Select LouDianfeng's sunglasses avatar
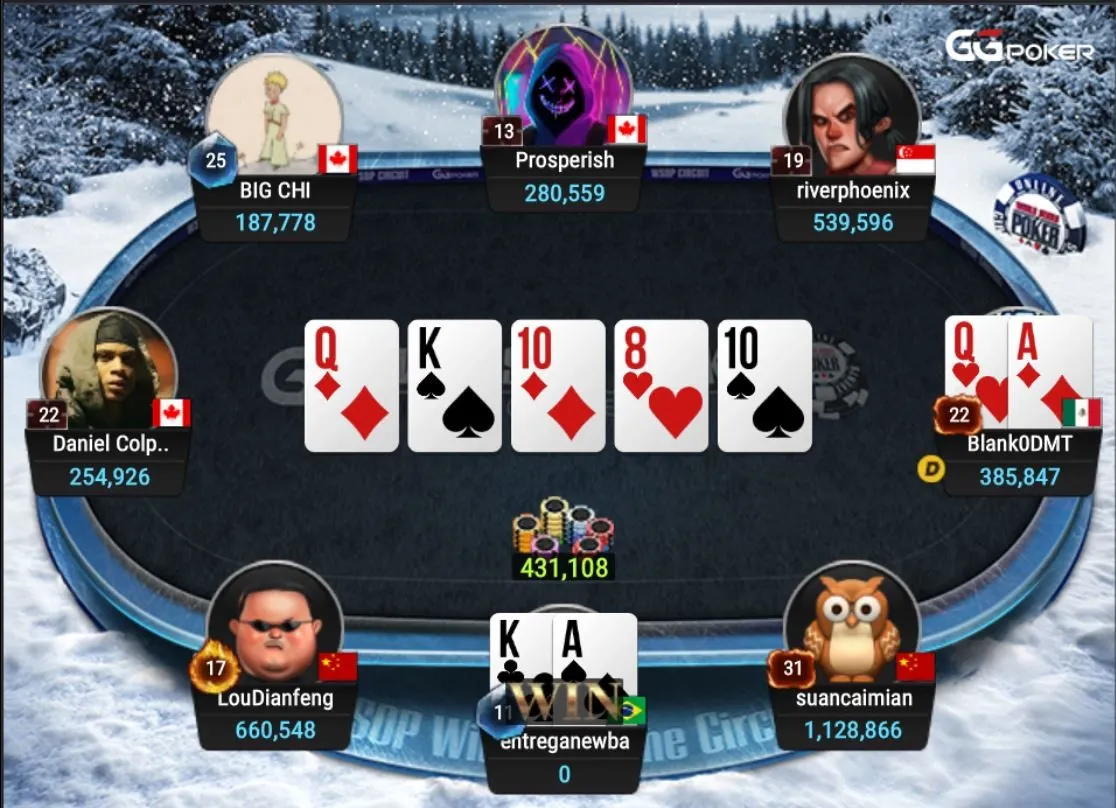 pyautogui.click(x=275, y=627)
